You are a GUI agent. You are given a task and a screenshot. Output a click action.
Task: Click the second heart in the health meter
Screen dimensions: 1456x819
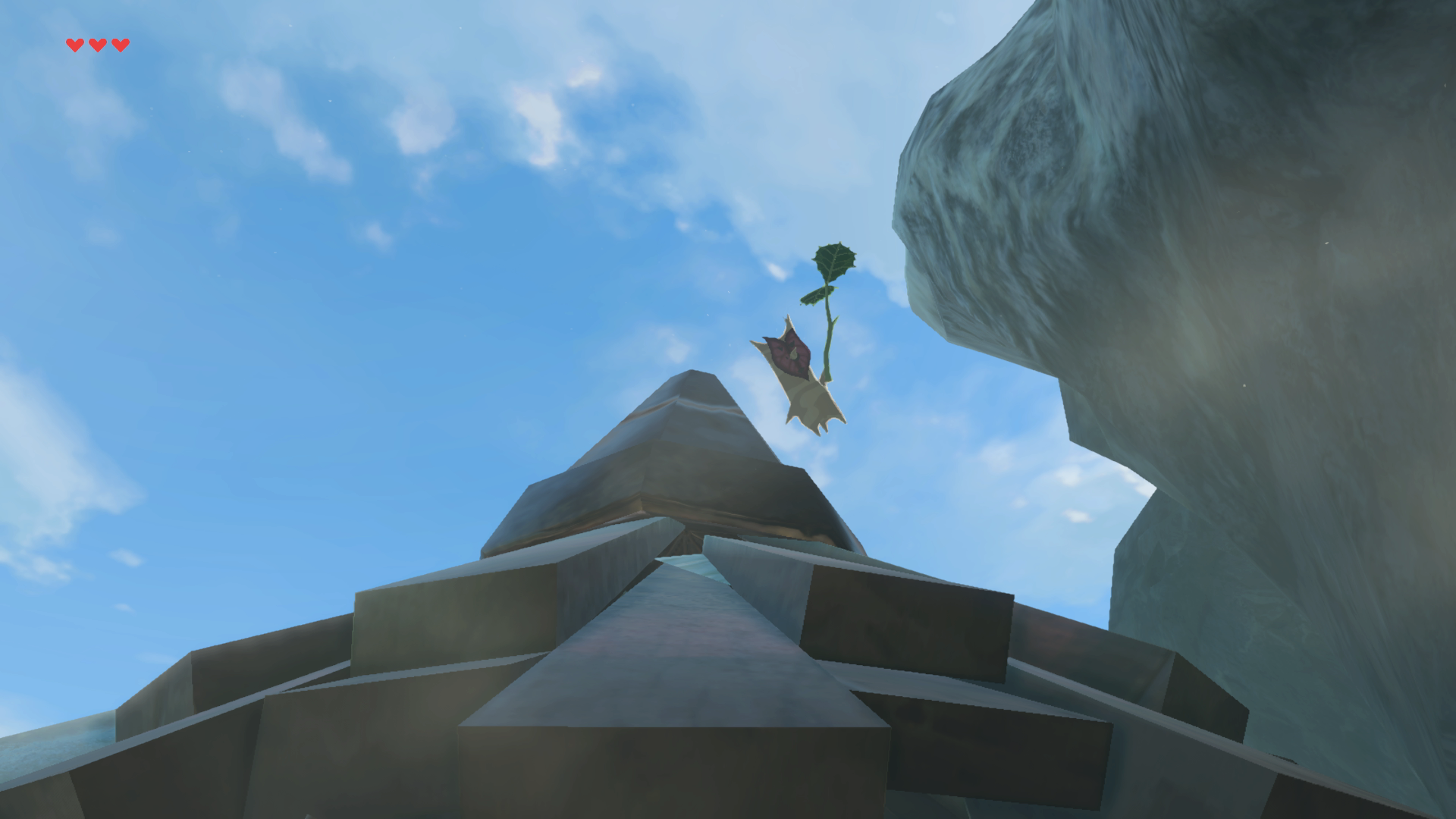[96, 44]
